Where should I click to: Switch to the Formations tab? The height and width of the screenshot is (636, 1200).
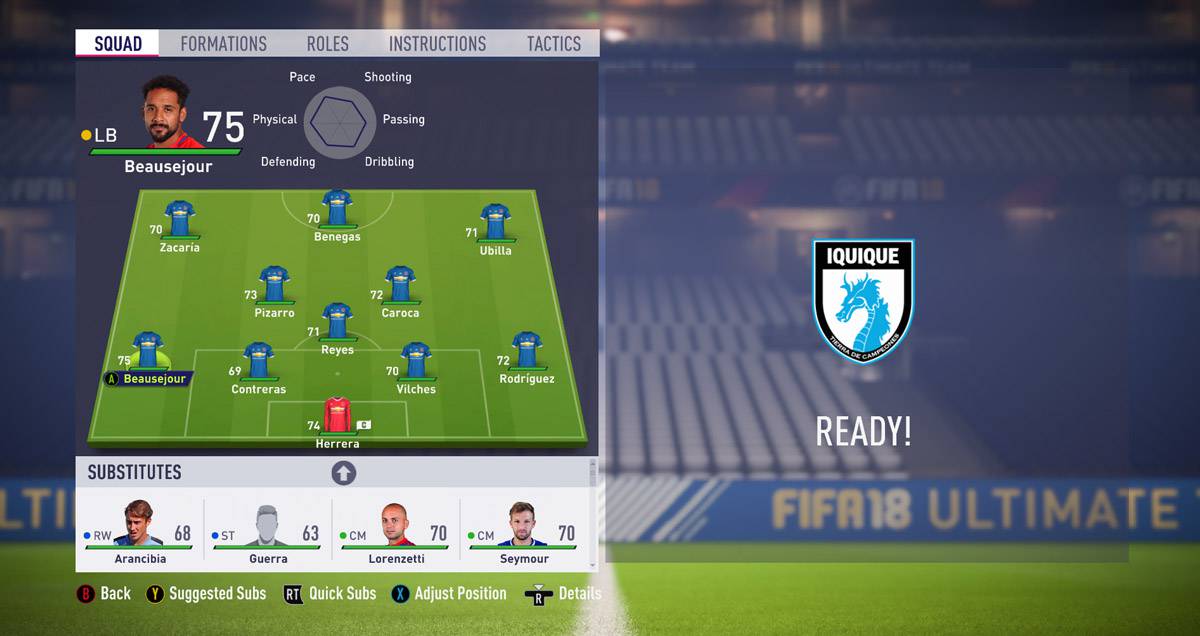click(x=223, y=44)
